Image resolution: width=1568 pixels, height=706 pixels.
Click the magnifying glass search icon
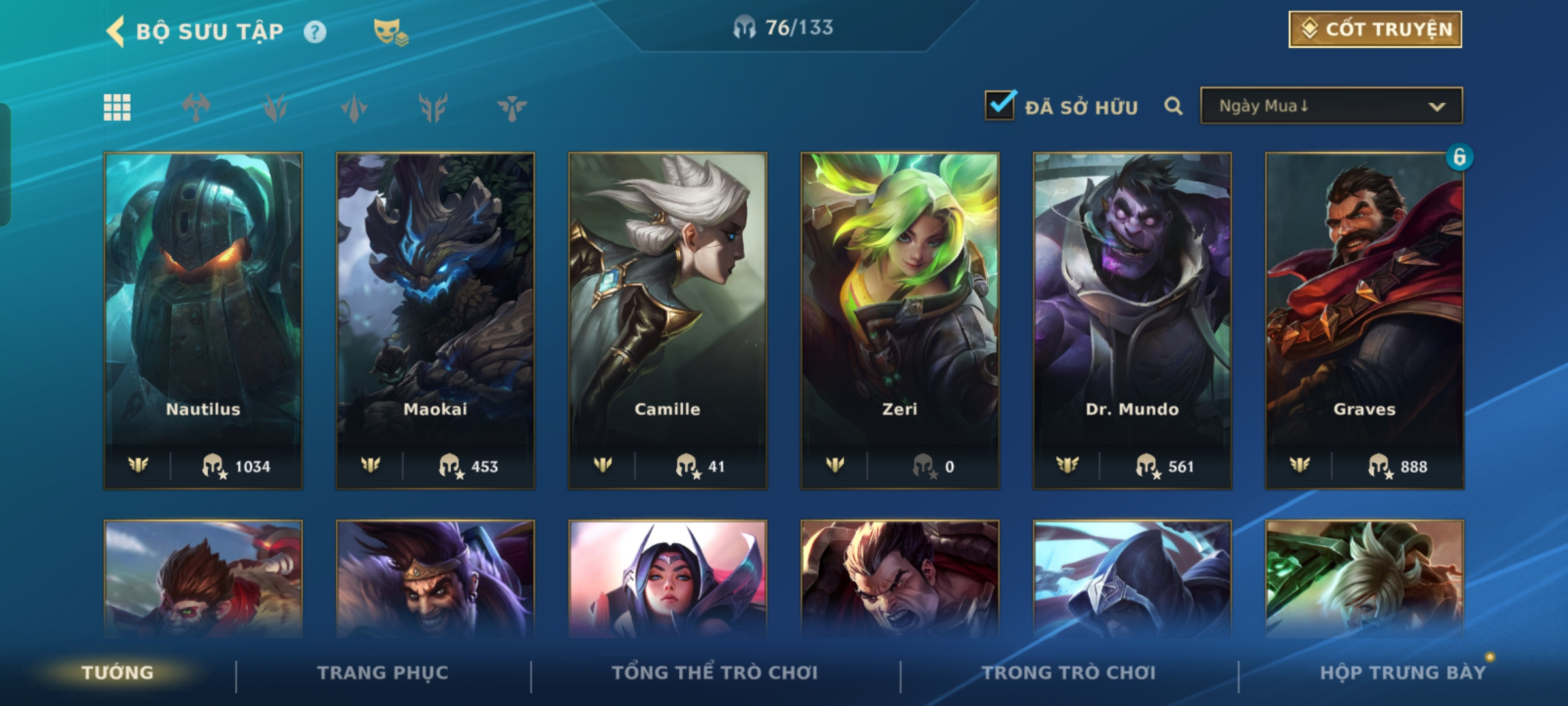[x=1173, y=106]
